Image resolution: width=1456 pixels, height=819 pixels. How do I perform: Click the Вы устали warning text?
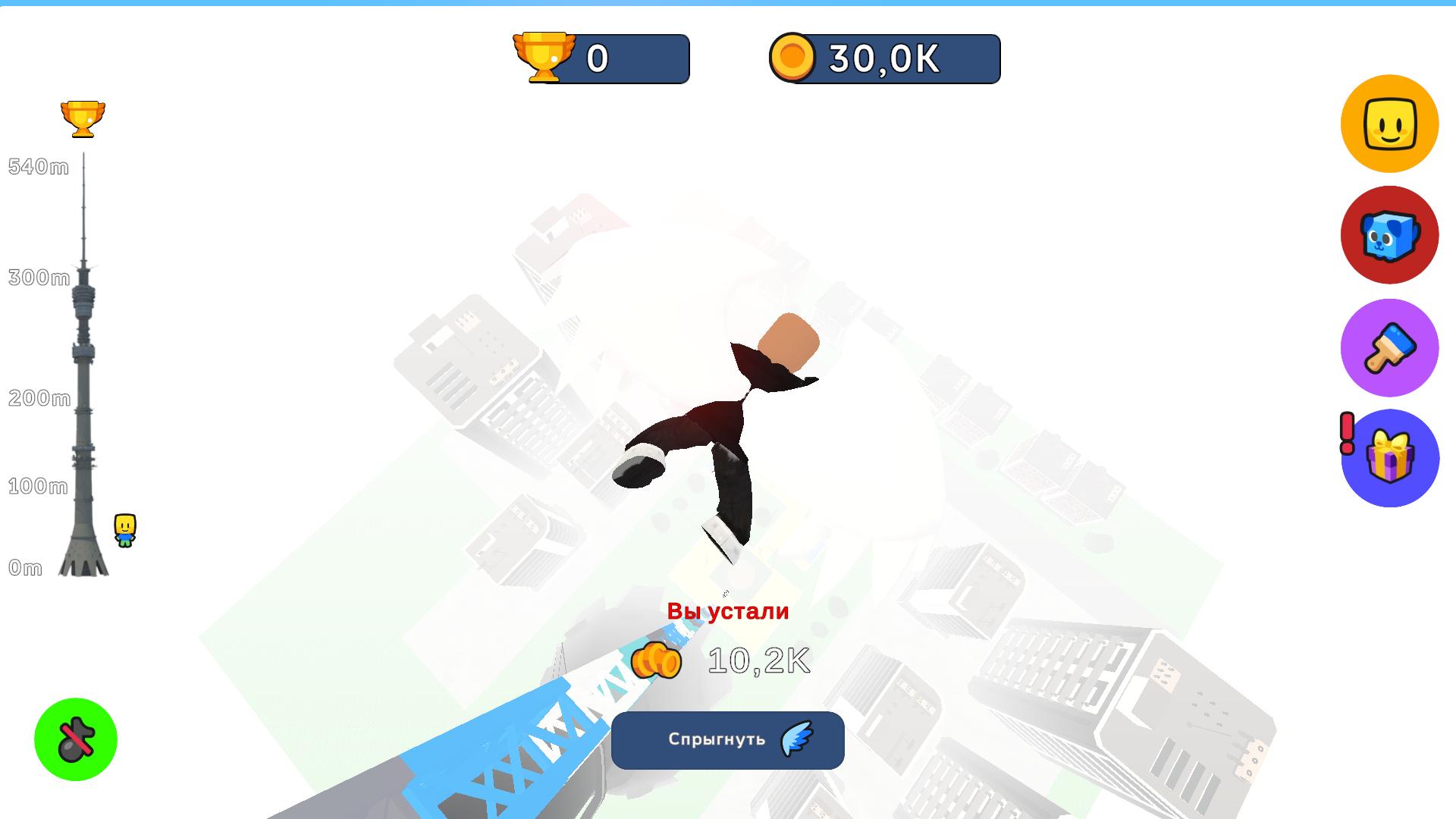click(x=727, y=611)
